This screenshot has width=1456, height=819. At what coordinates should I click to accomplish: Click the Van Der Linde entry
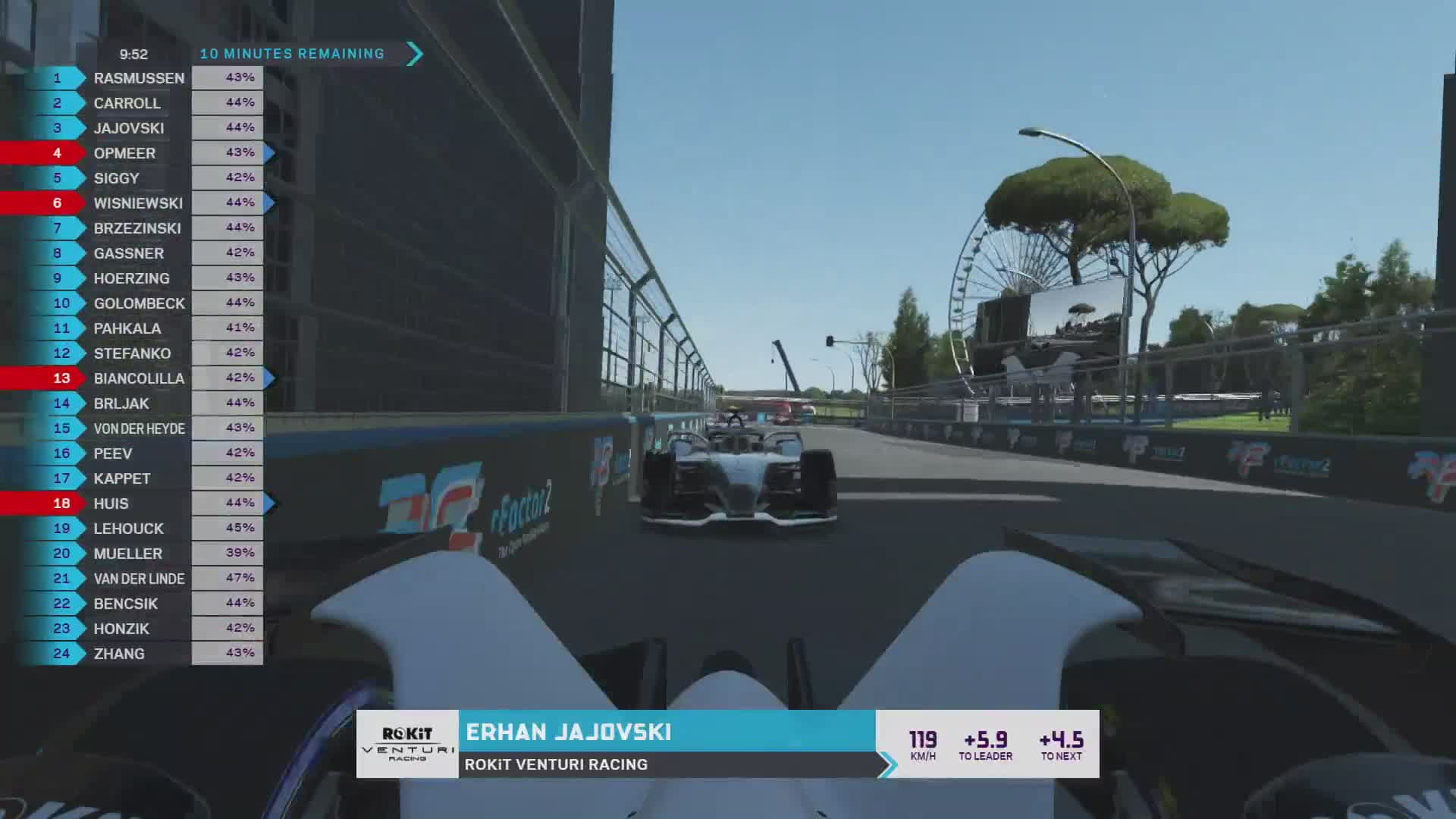pos(140,579)
